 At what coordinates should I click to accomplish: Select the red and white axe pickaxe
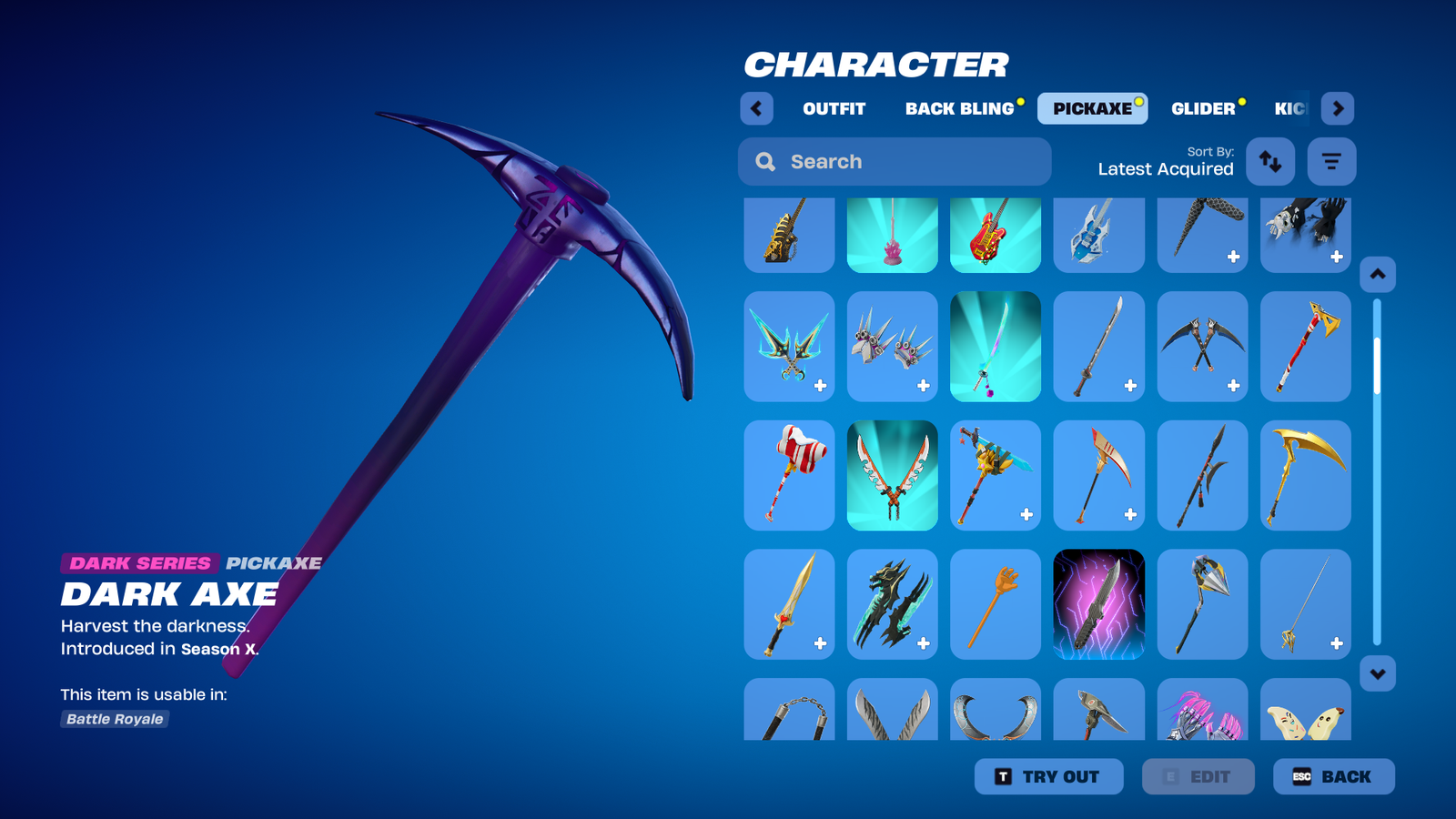click(1305, 347)
